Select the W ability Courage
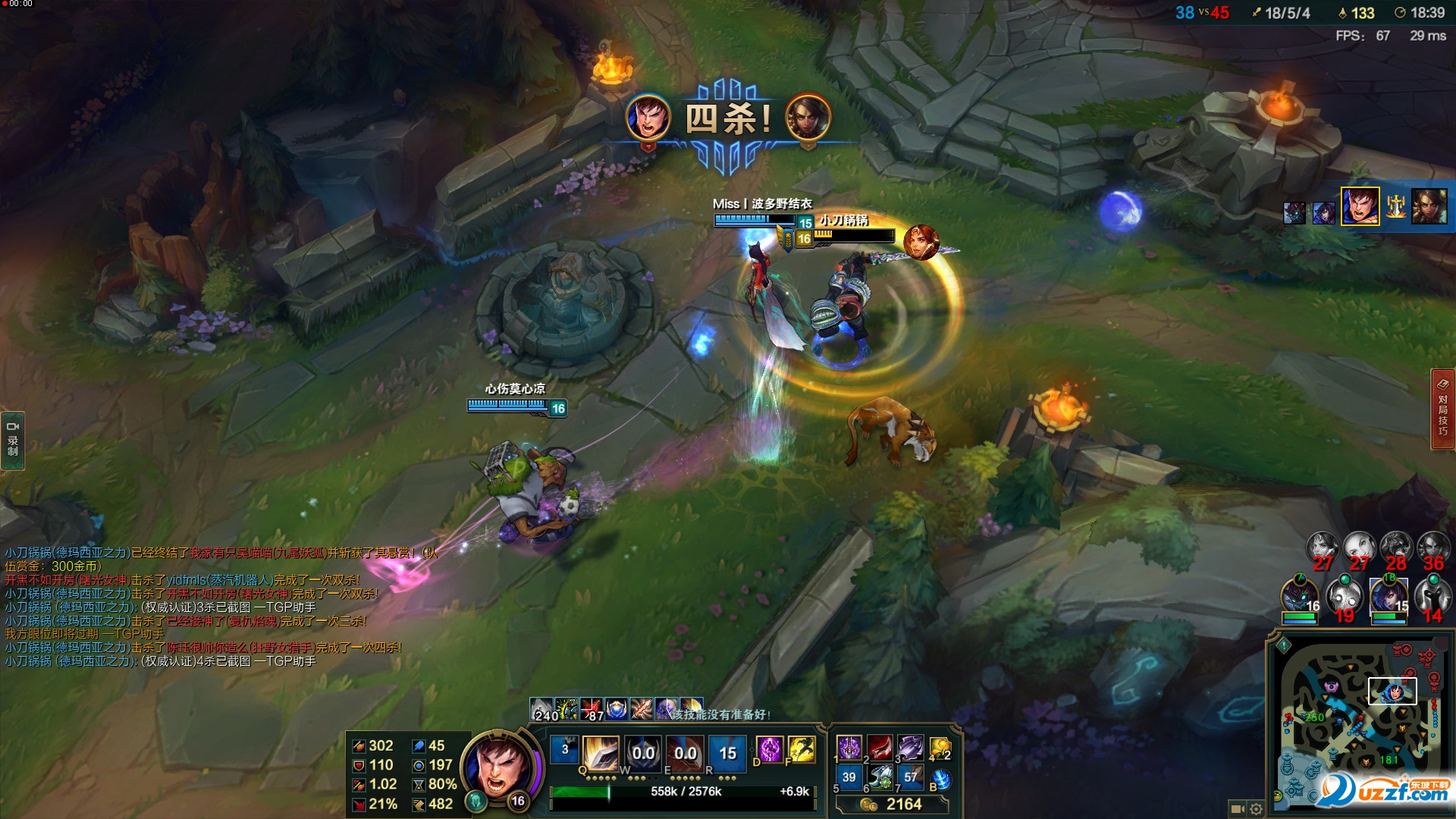1456x819 pixels. click(x=643, y=753)
